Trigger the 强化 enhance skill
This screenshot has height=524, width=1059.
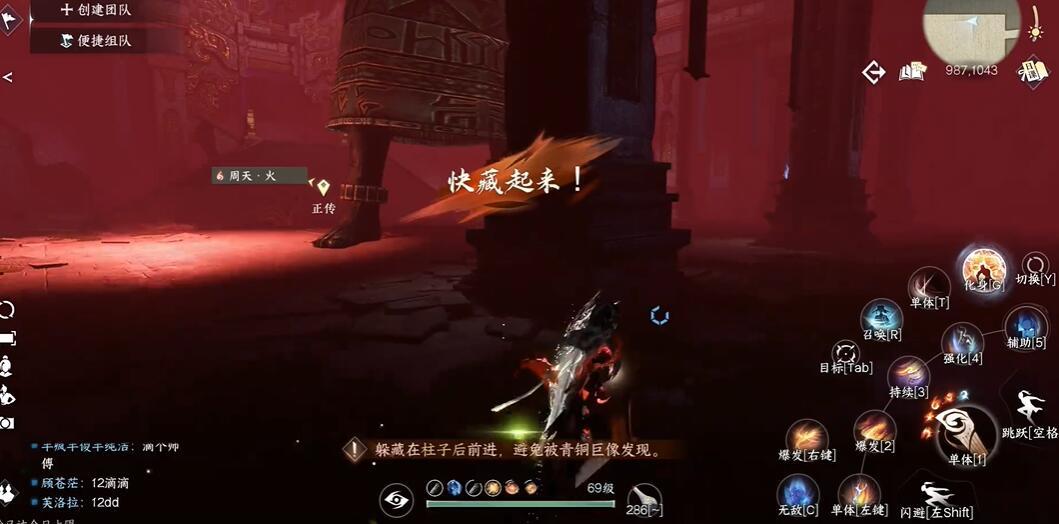point(962,341)
